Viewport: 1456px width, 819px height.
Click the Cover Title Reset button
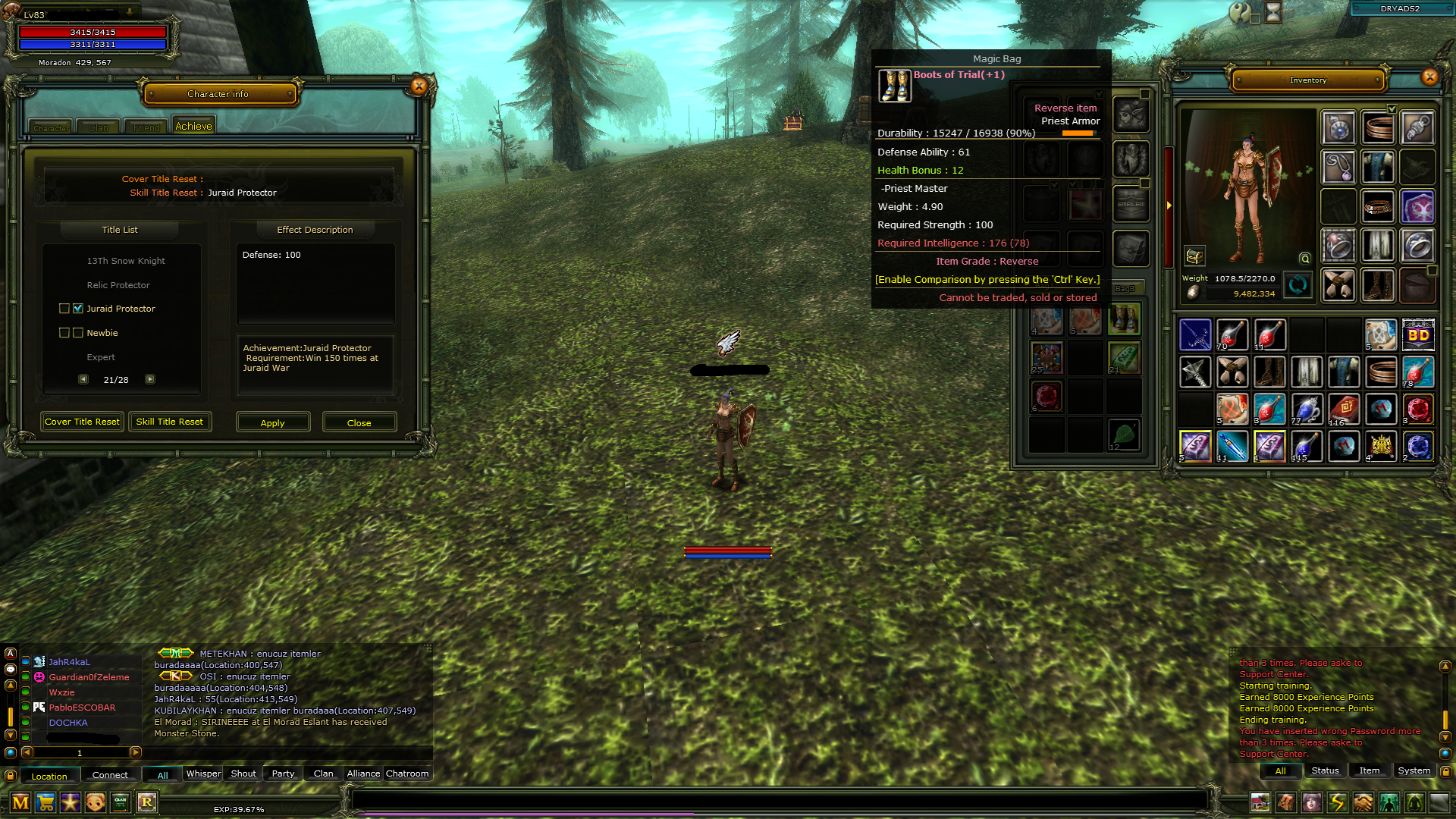coord(82,422)
